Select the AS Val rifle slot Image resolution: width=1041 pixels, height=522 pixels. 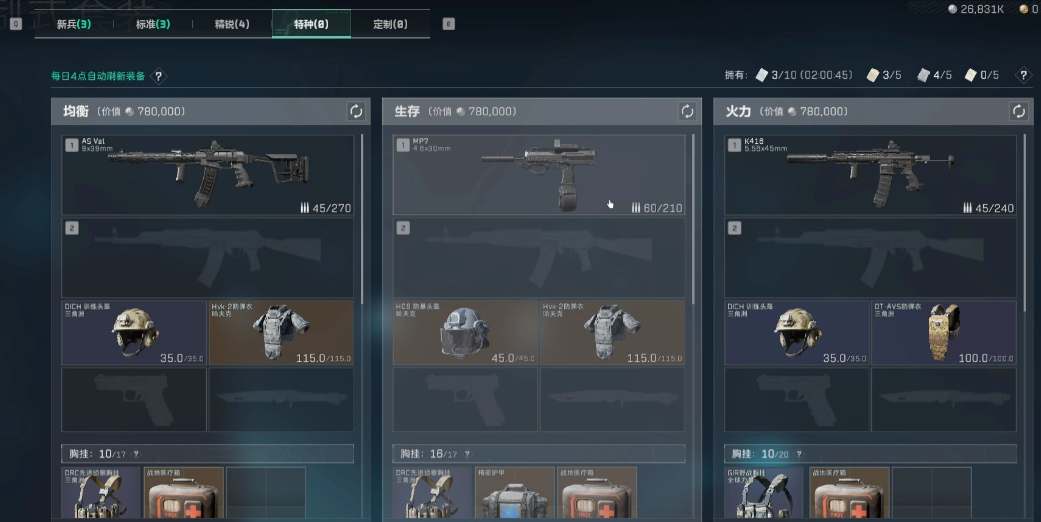click(208, 175)
